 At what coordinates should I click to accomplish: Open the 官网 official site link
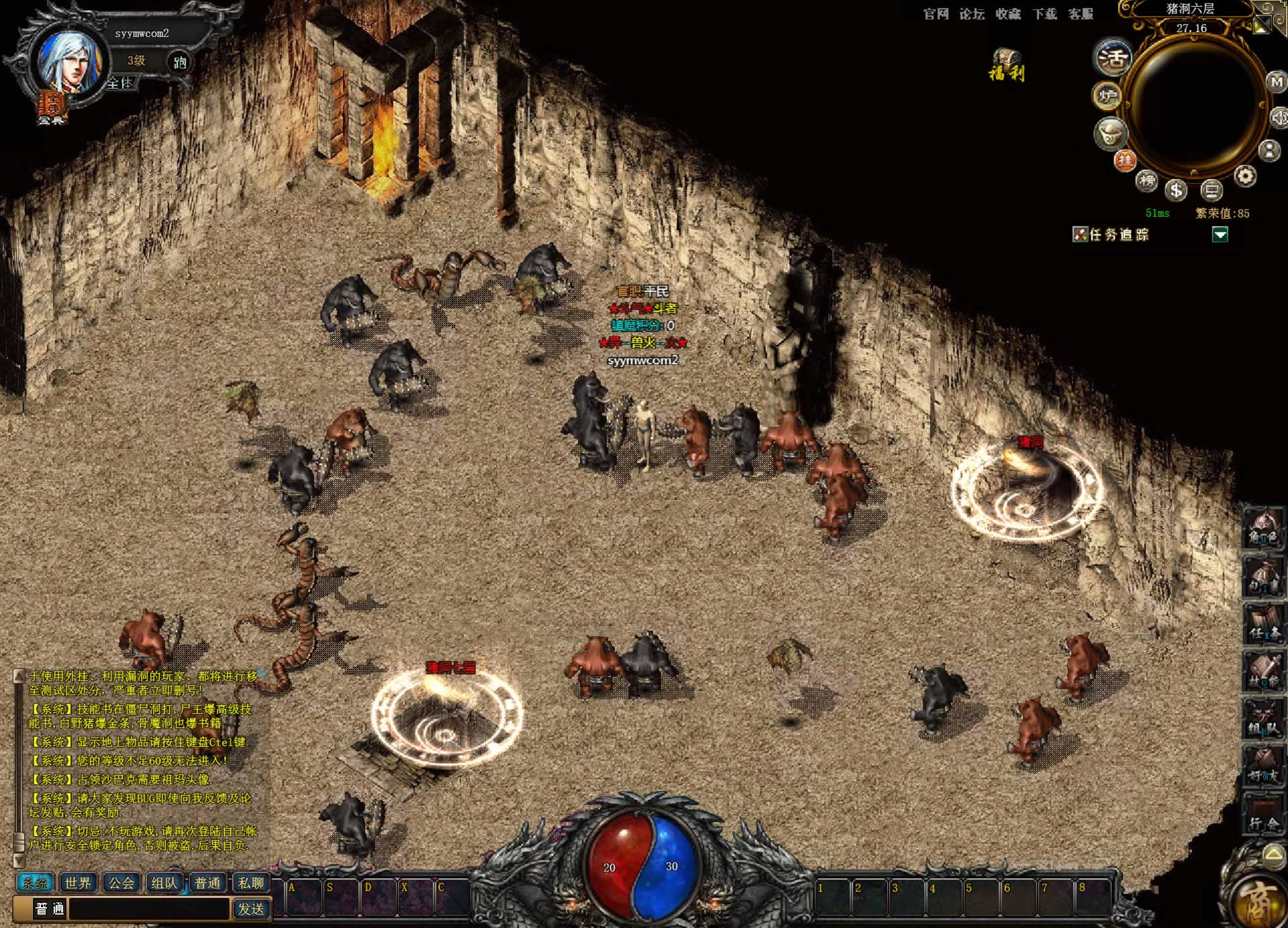pos(936,14)
